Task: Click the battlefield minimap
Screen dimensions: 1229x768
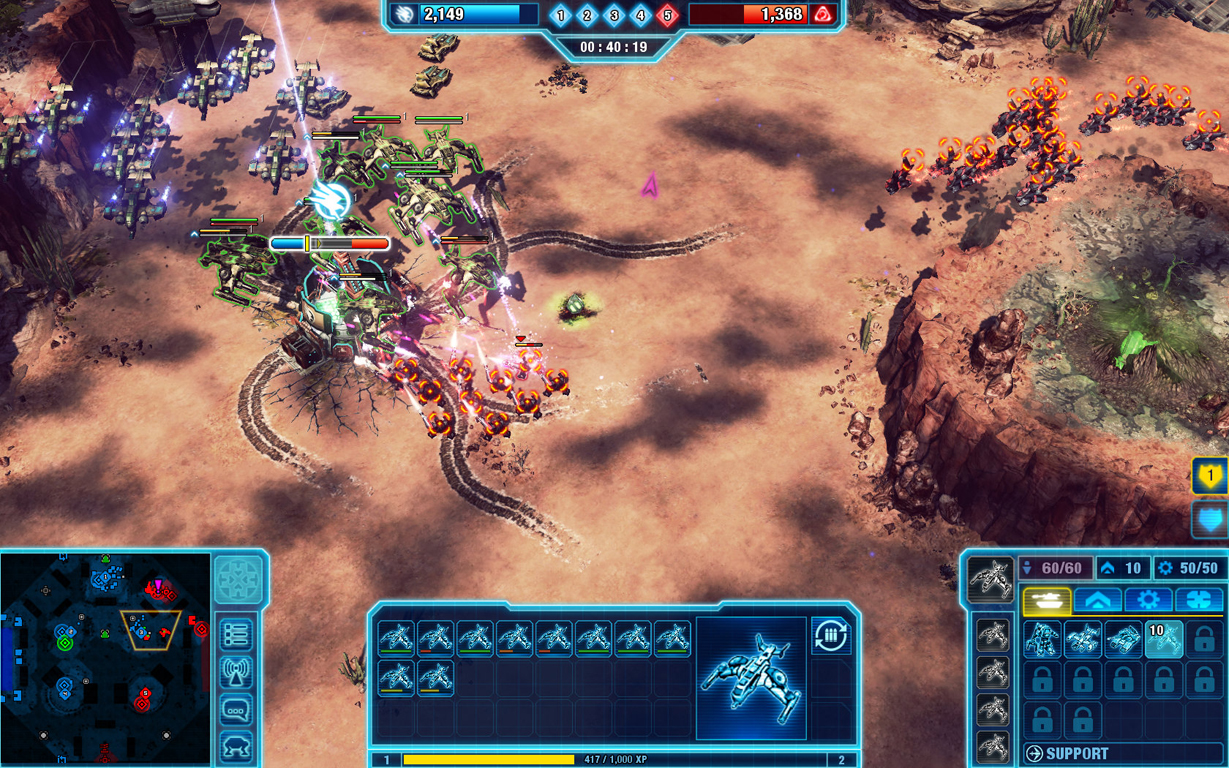Action: [x=106, y=658]
